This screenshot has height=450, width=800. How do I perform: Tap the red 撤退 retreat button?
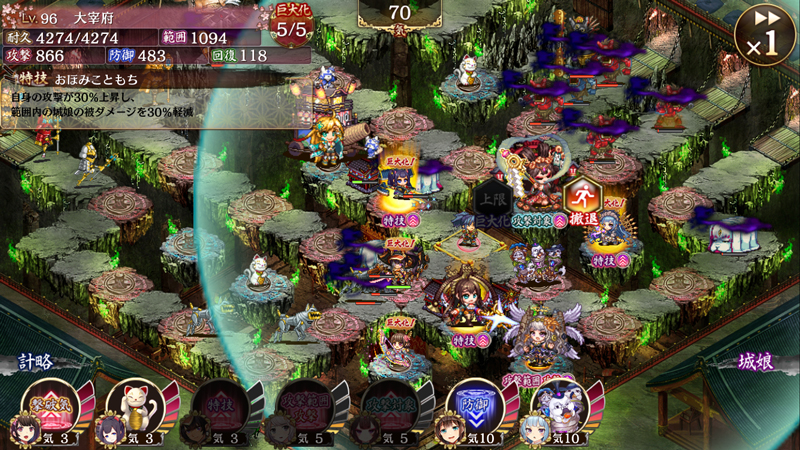(x=582, y=201)
